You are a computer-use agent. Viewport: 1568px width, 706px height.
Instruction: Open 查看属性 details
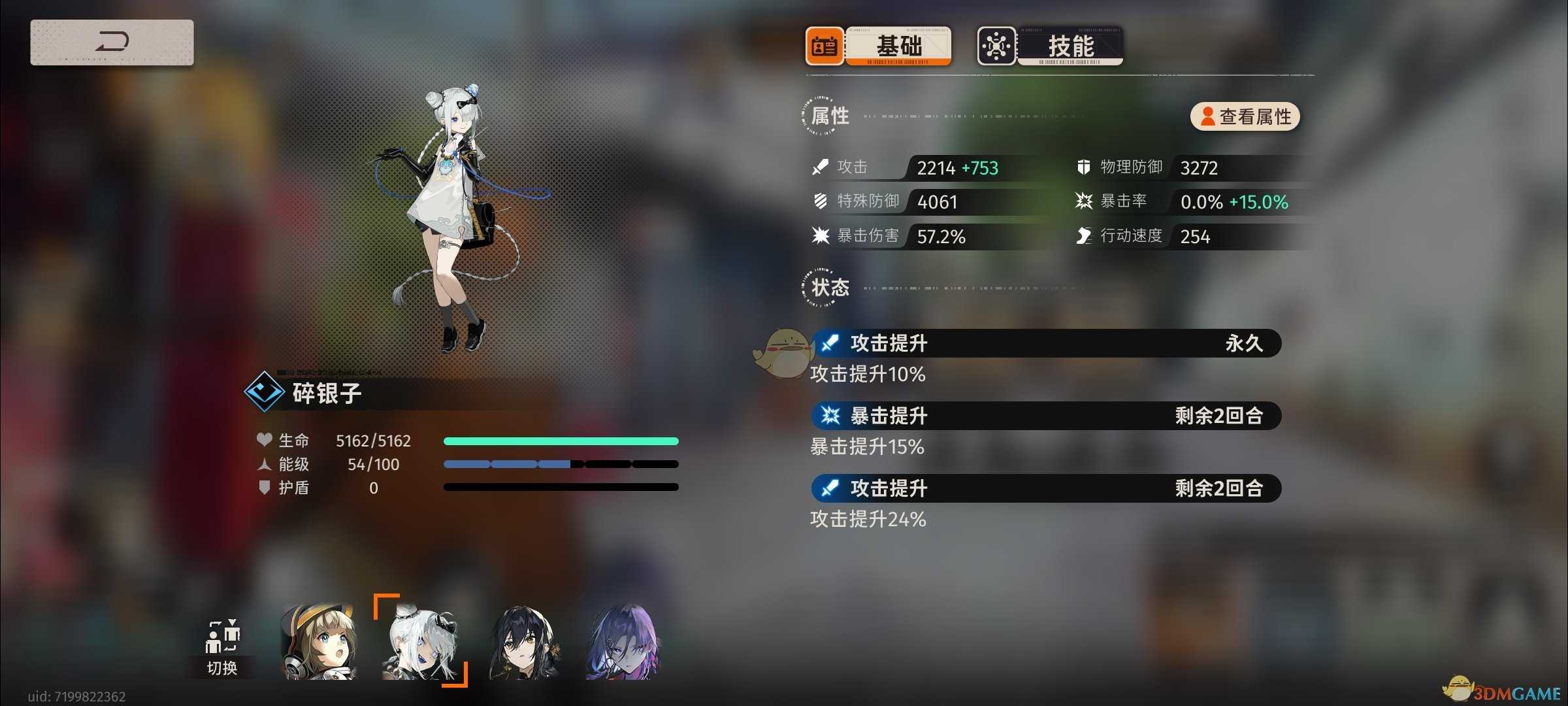click(1243, 116)
